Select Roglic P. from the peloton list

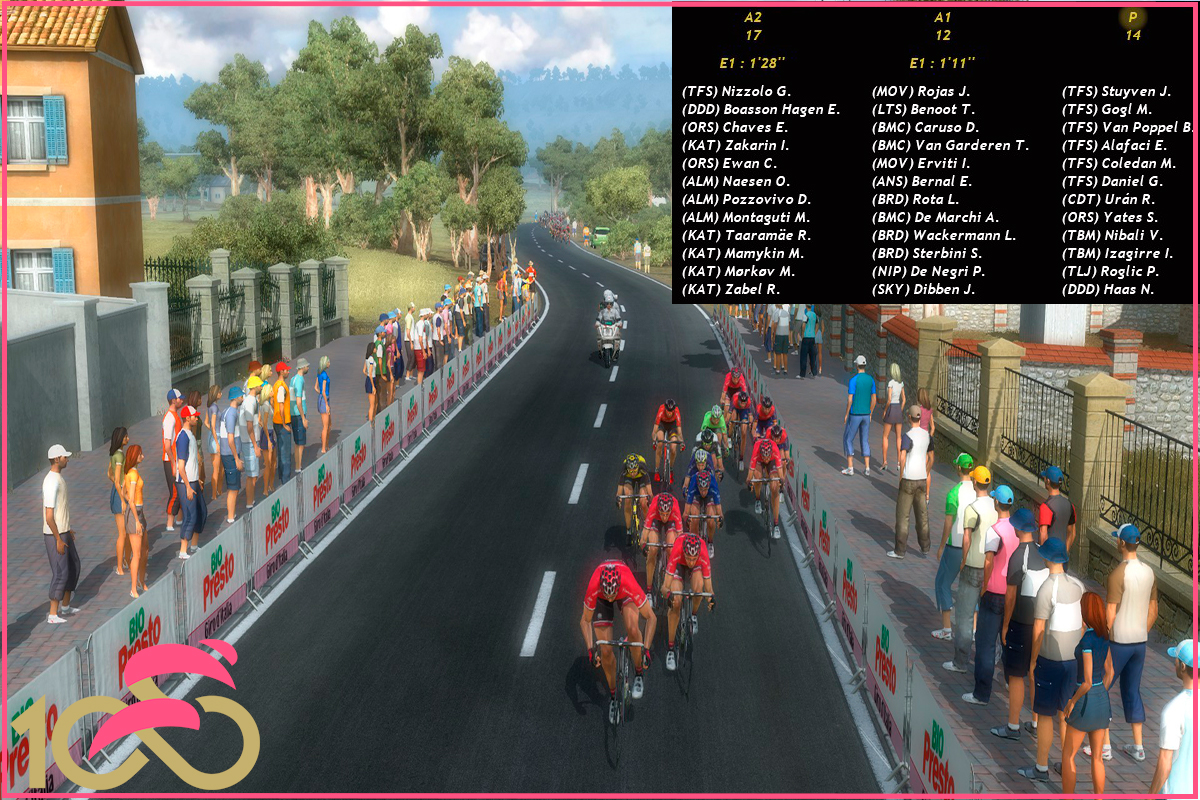click(x=1110, y=271)
